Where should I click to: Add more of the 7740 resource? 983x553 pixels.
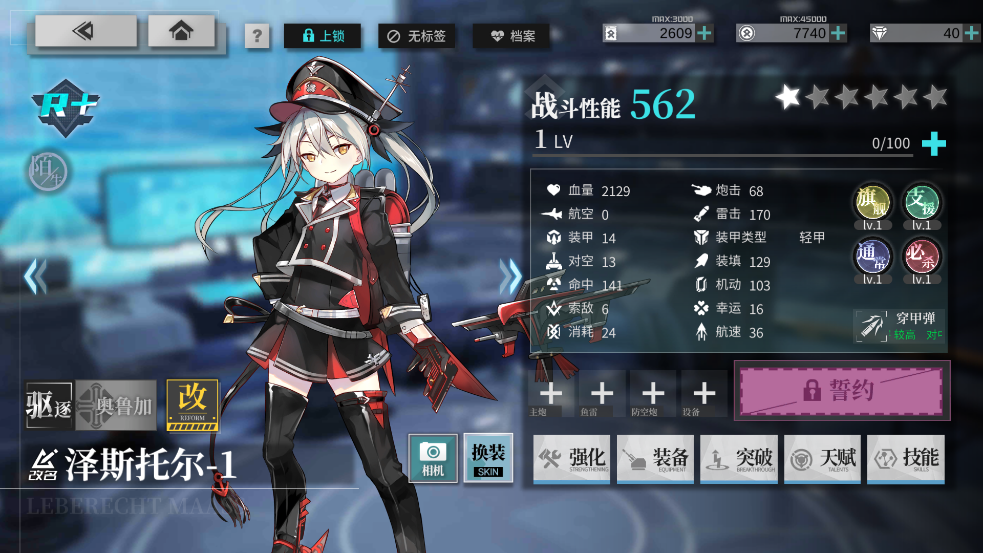pos(838,33)
